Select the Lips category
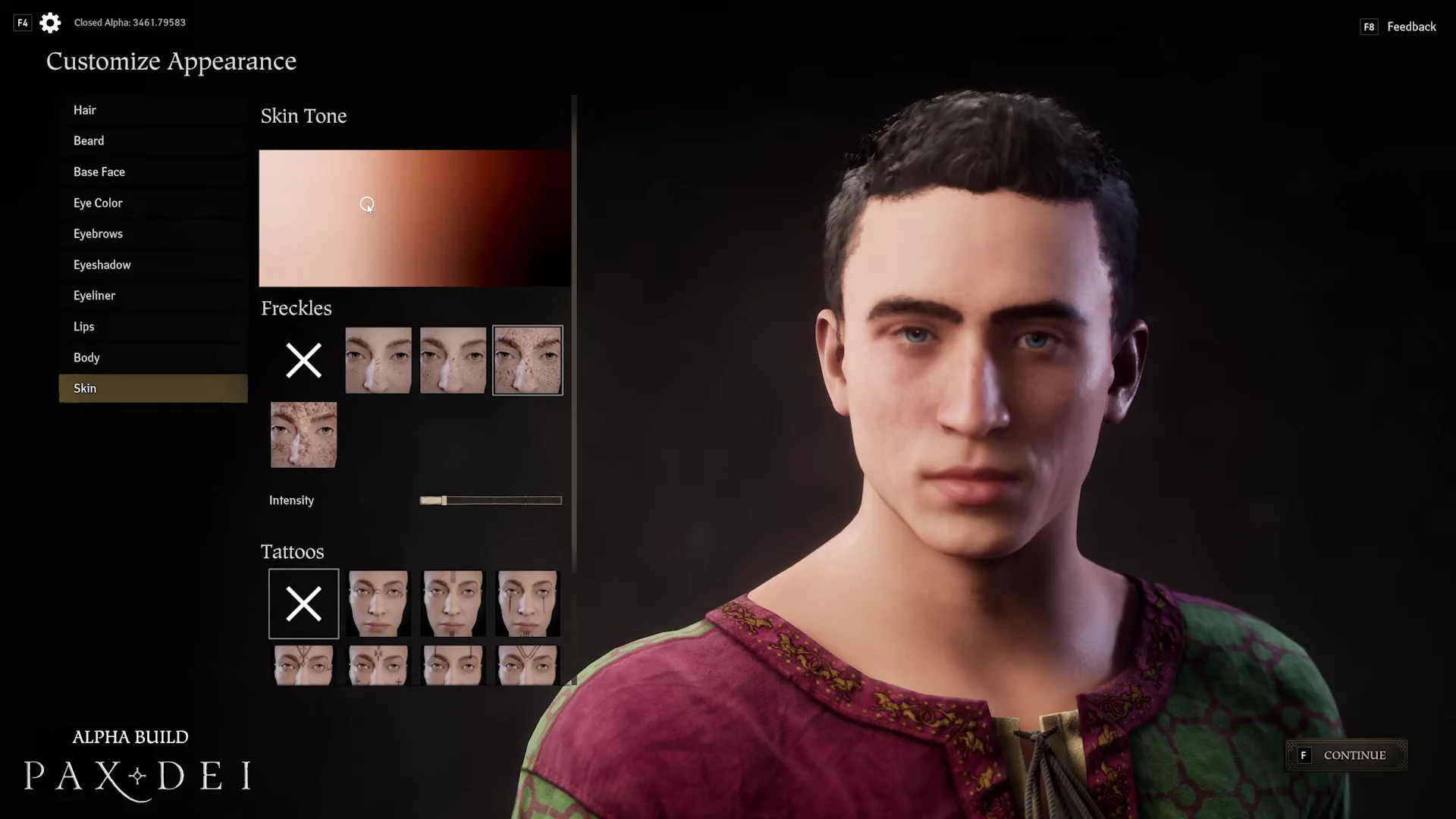 (84, 327)
